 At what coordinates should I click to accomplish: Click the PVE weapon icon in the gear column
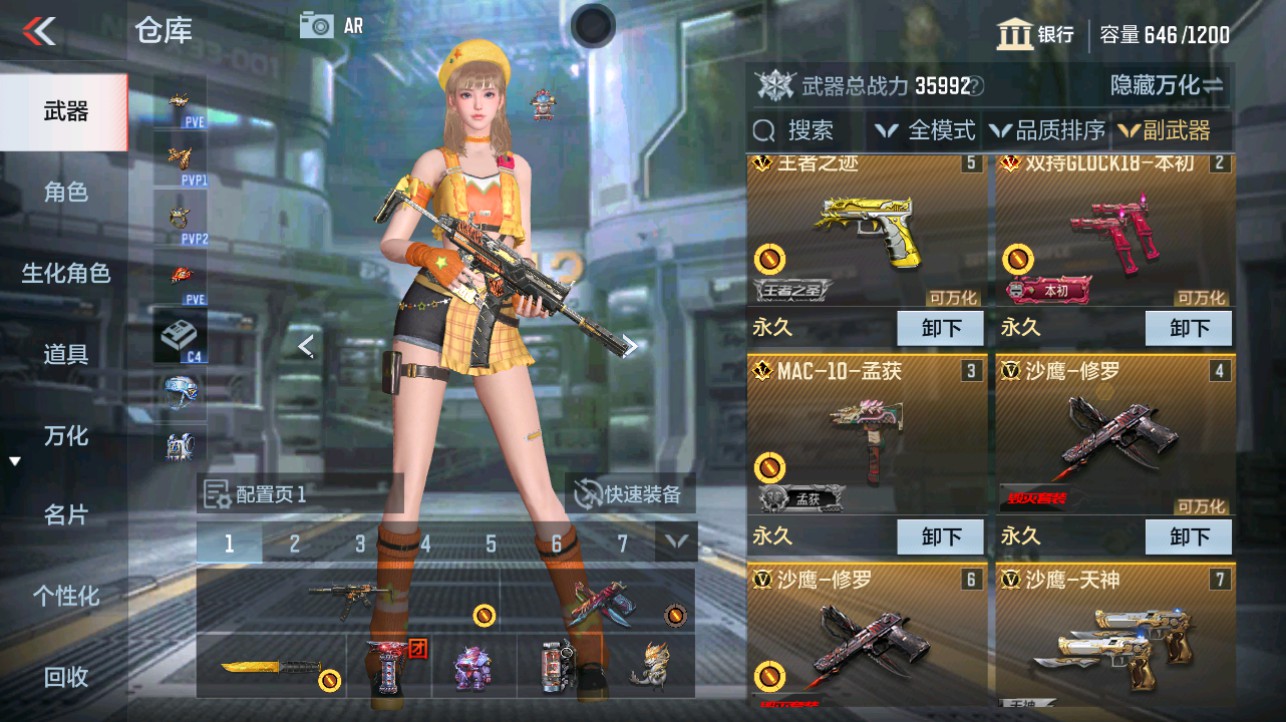(180, 103)
